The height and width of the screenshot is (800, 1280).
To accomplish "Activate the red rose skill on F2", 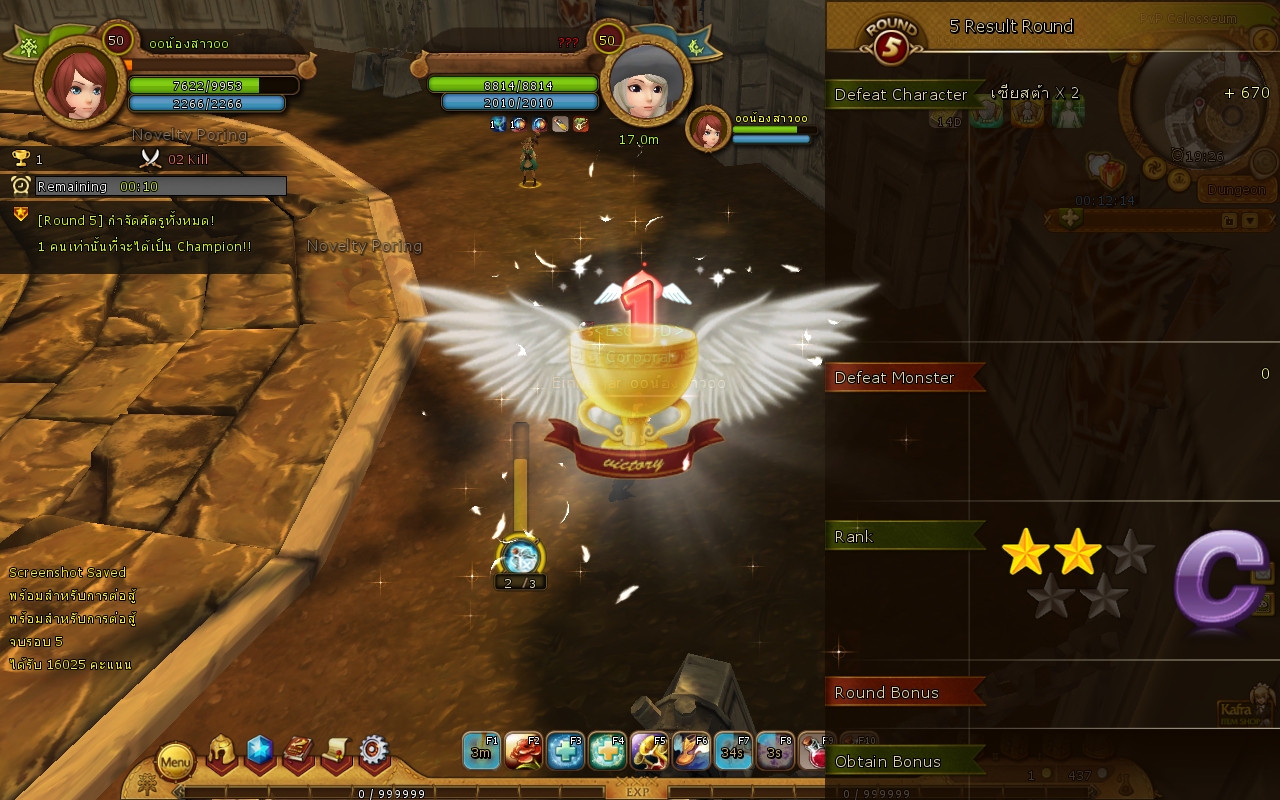I will click(x=523, y=750).
